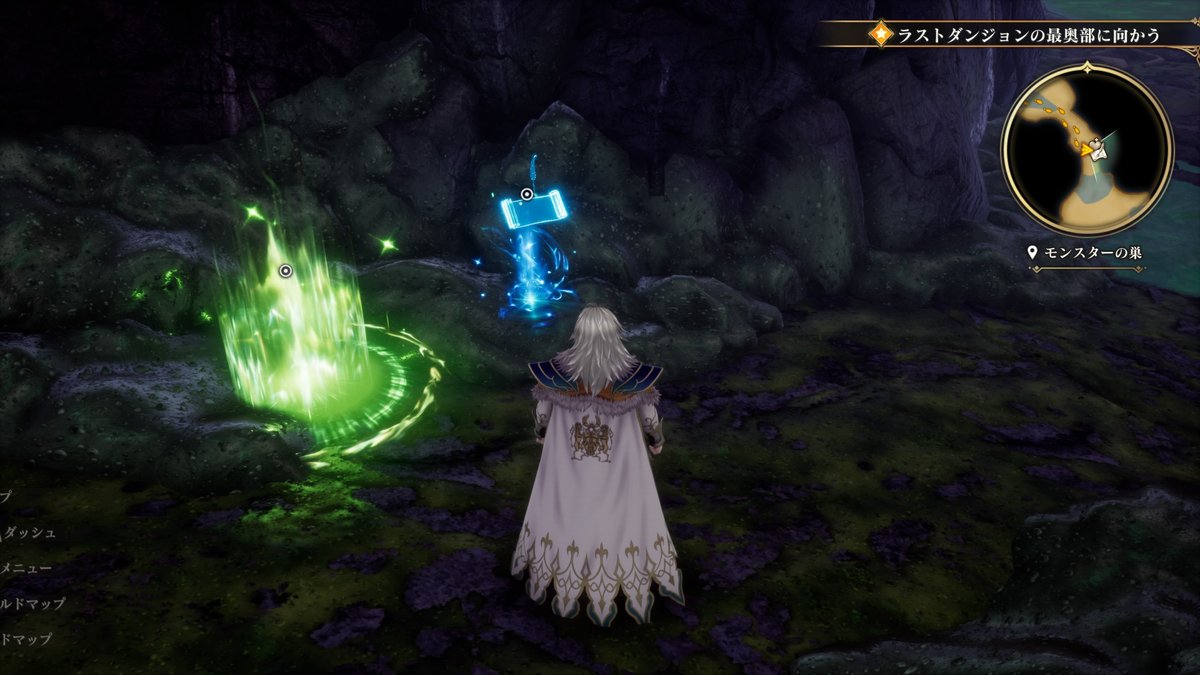Select the target marker above the blue hammer
The width and height of the screenshot is (1200, 675).
(x=527, y=193)
